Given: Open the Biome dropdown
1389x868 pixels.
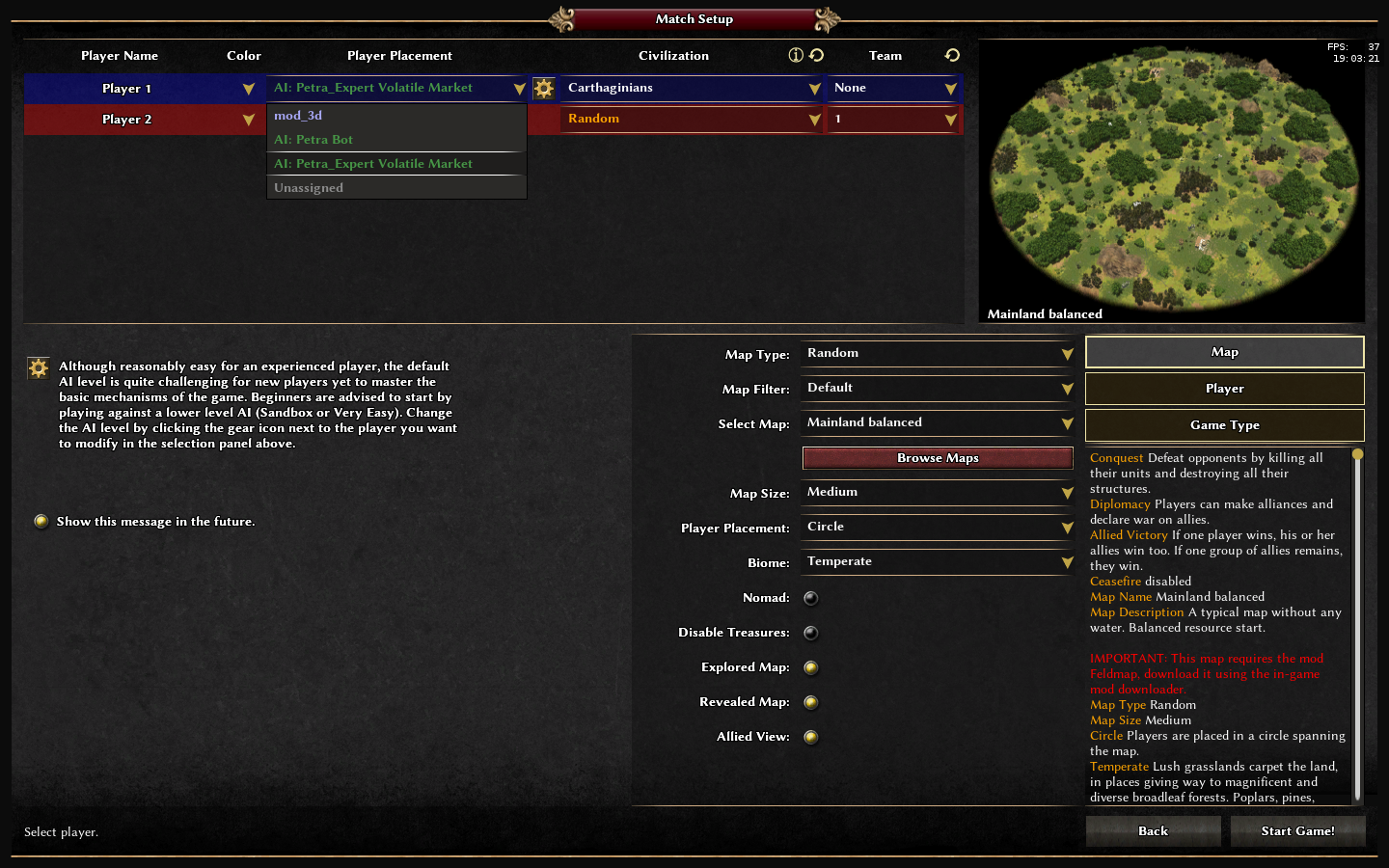Looking at the screenshot, I should [x=938, y=562].
